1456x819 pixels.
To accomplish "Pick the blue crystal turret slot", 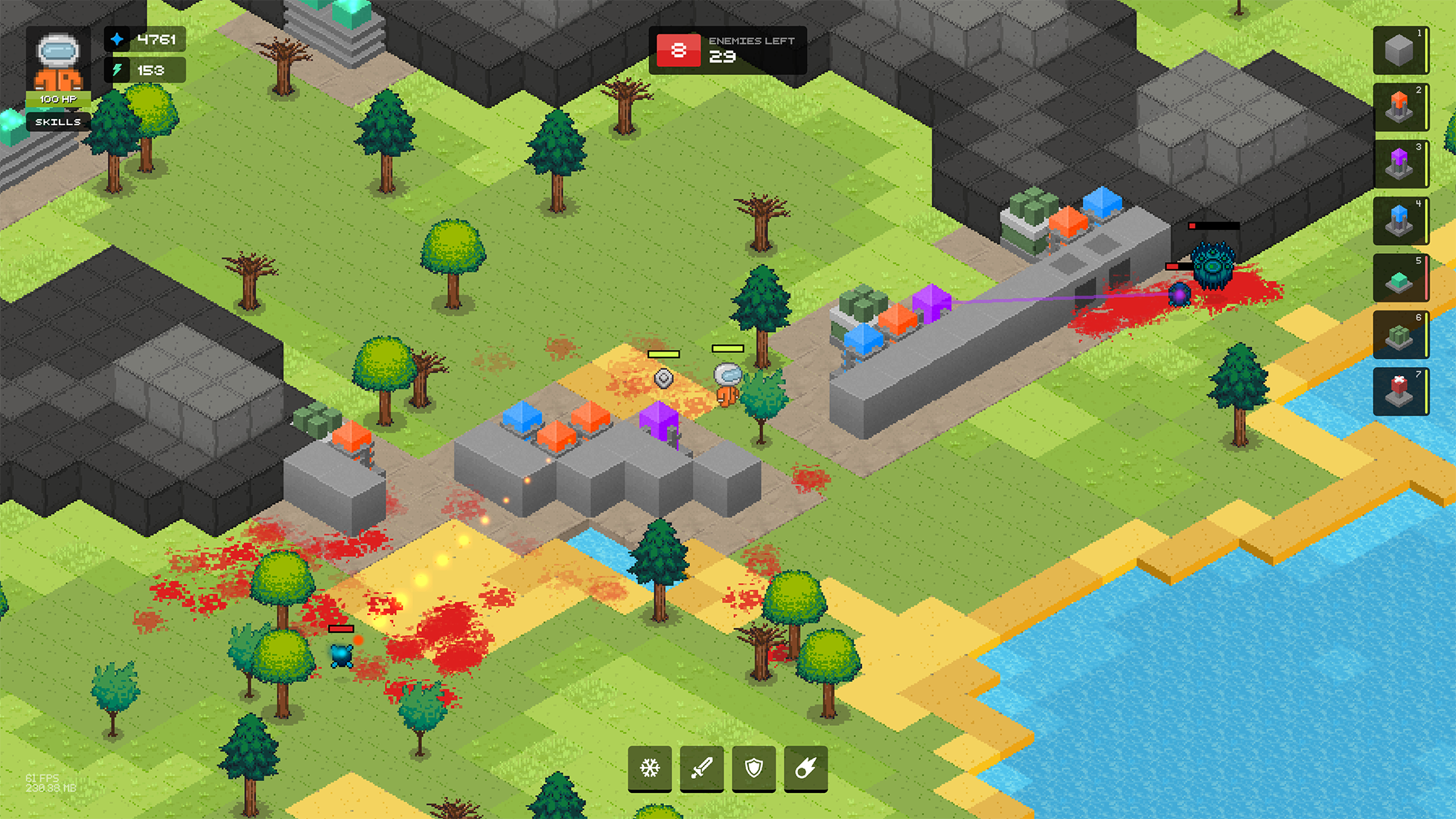I will (x=1399, y=221).
